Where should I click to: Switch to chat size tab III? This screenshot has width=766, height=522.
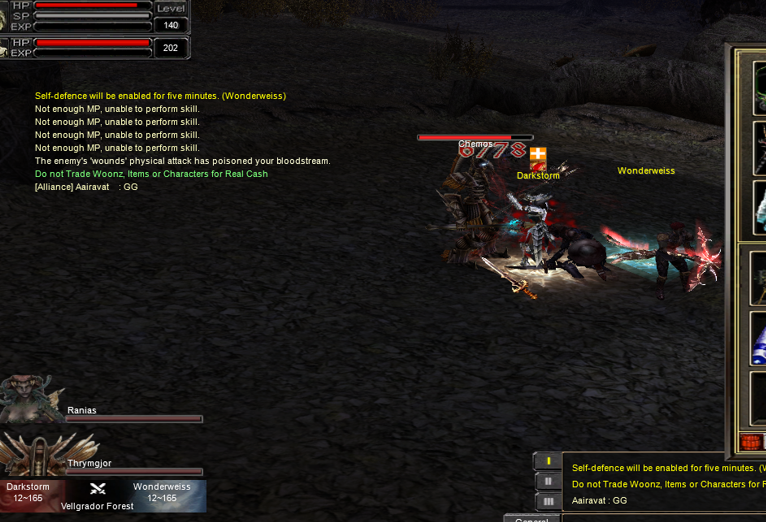coord(547,501)
